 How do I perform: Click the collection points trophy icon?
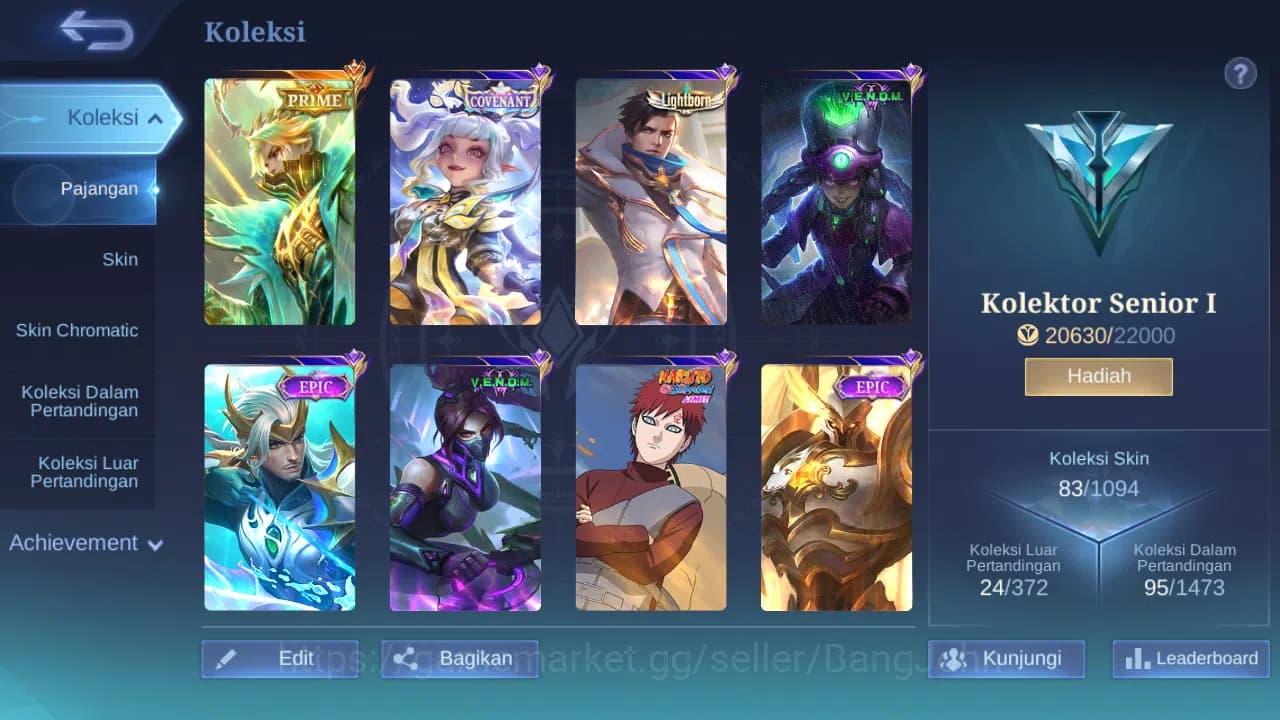click(1028, 336)
